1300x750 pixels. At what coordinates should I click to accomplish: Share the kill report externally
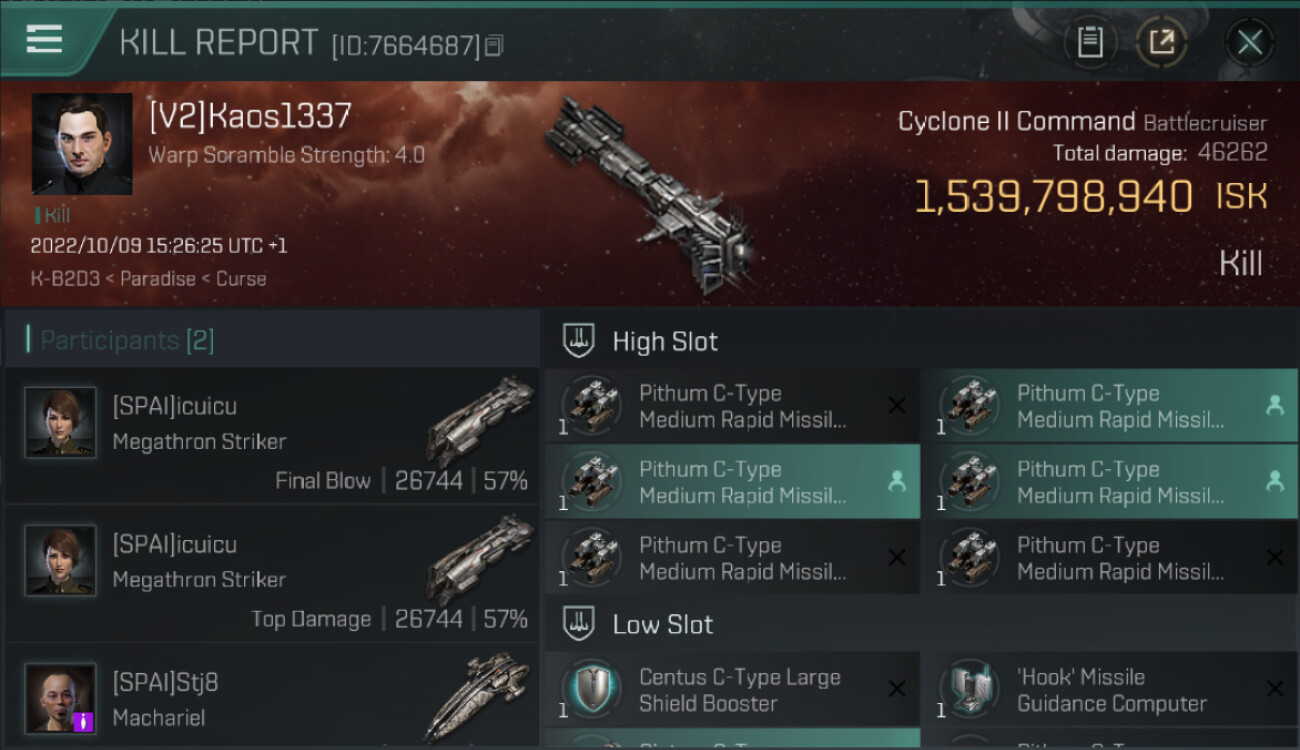tap(1161, 42)
